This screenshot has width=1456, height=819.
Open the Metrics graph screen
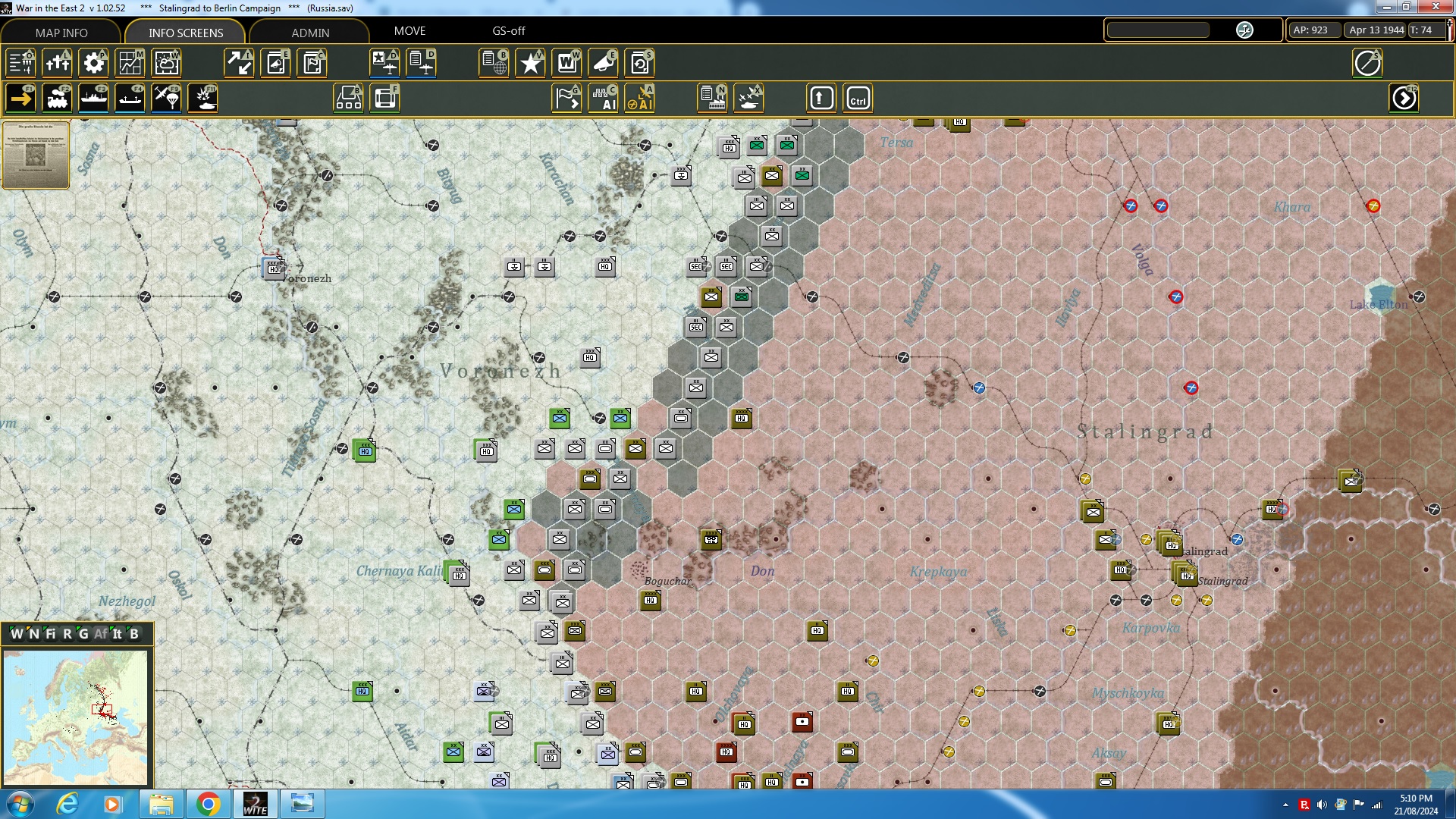(x=130, y=63)
